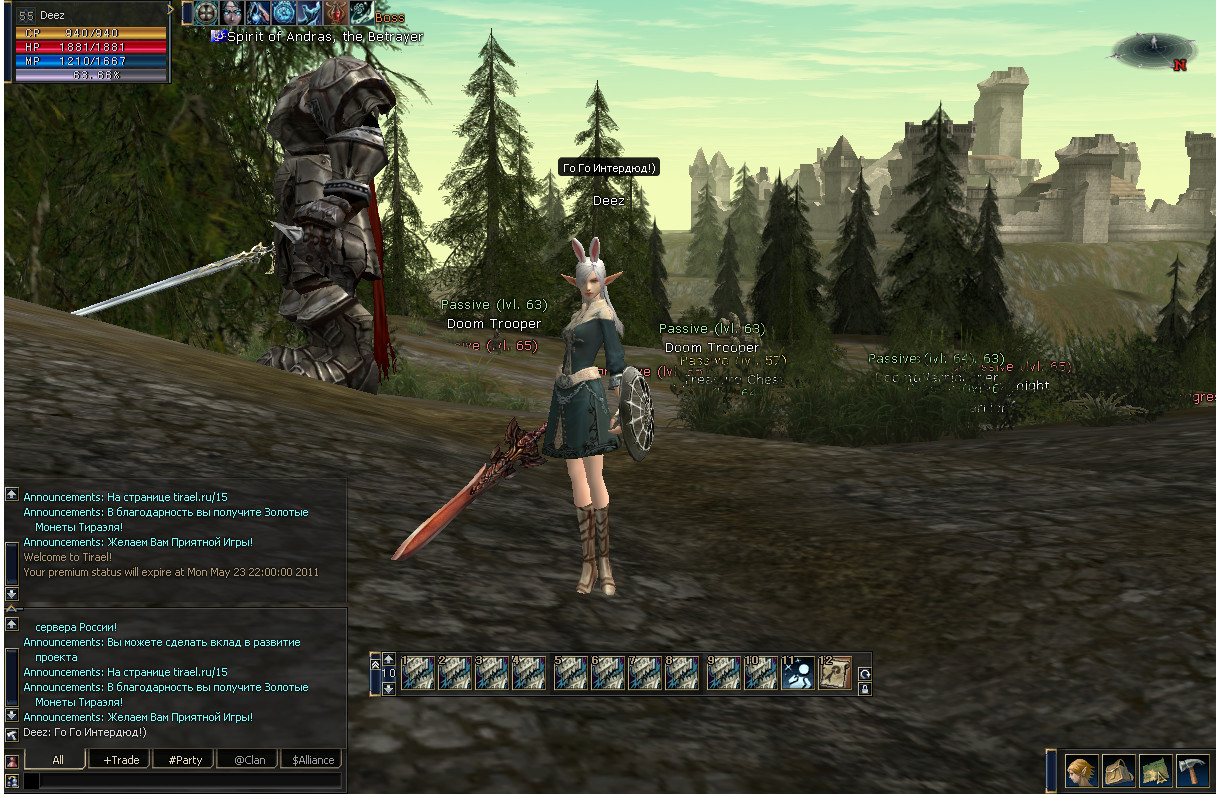Viewport: 1216px width, 794px height.
Task: Go to the previous hotbar page
Action: (389, 659)
